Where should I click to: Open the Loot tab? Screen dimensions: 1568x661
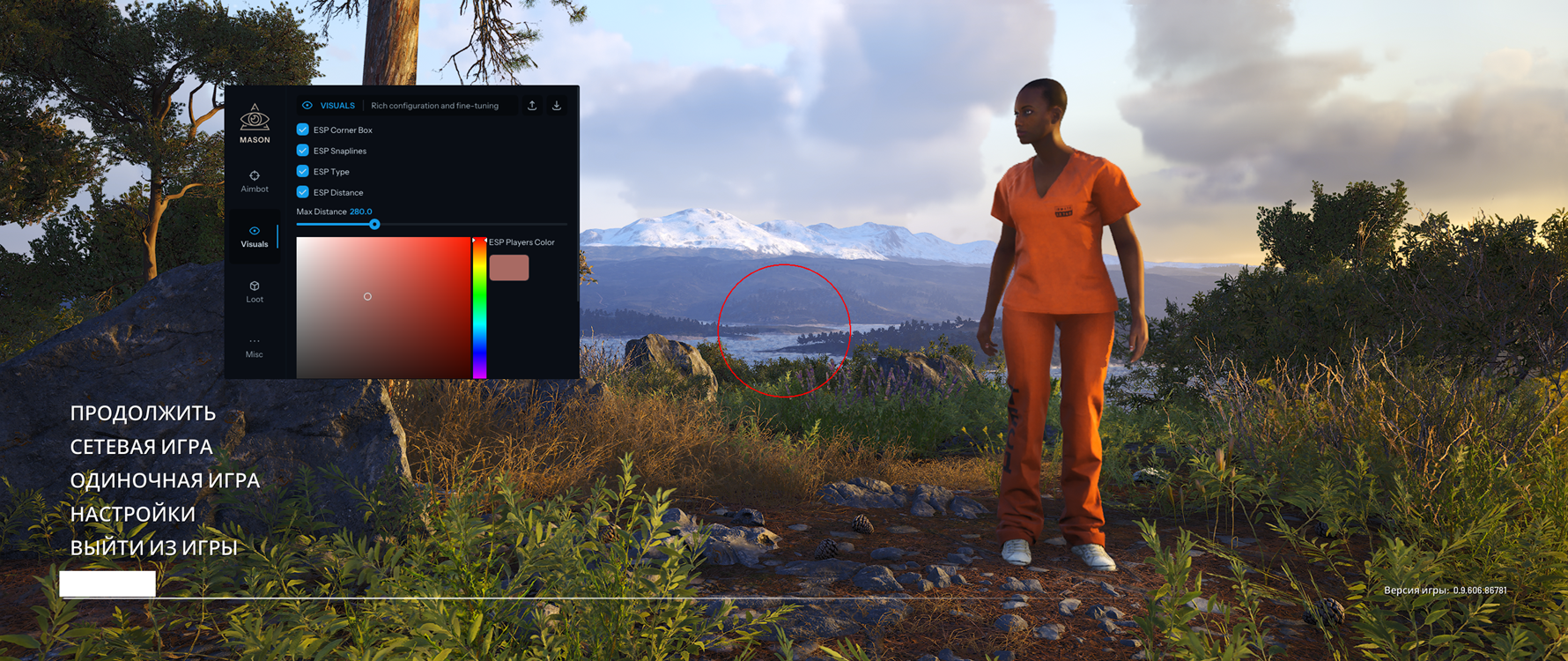[255, 292]
